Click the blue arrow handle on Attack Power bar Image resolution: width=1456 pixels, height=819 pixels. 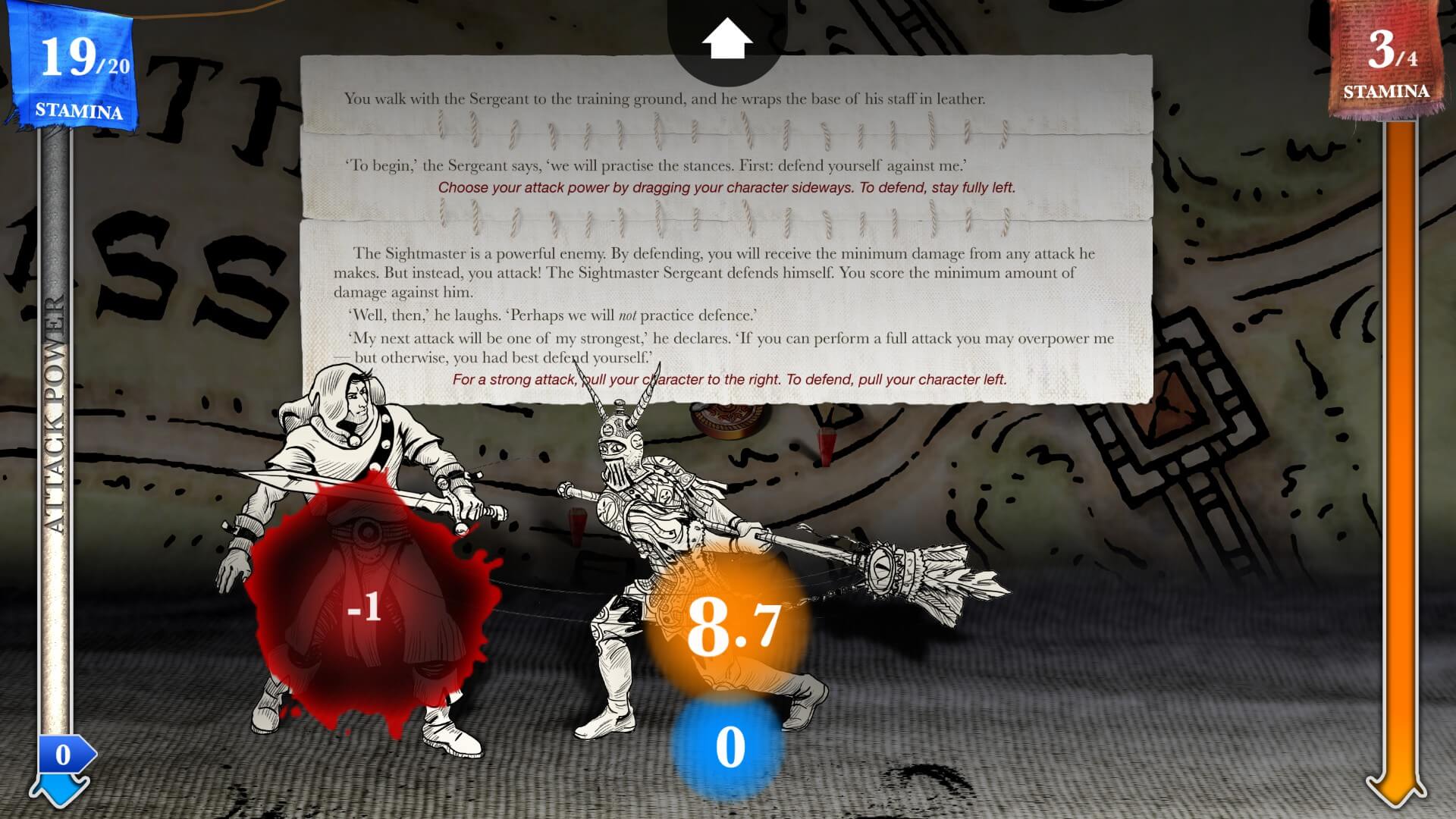62,755
